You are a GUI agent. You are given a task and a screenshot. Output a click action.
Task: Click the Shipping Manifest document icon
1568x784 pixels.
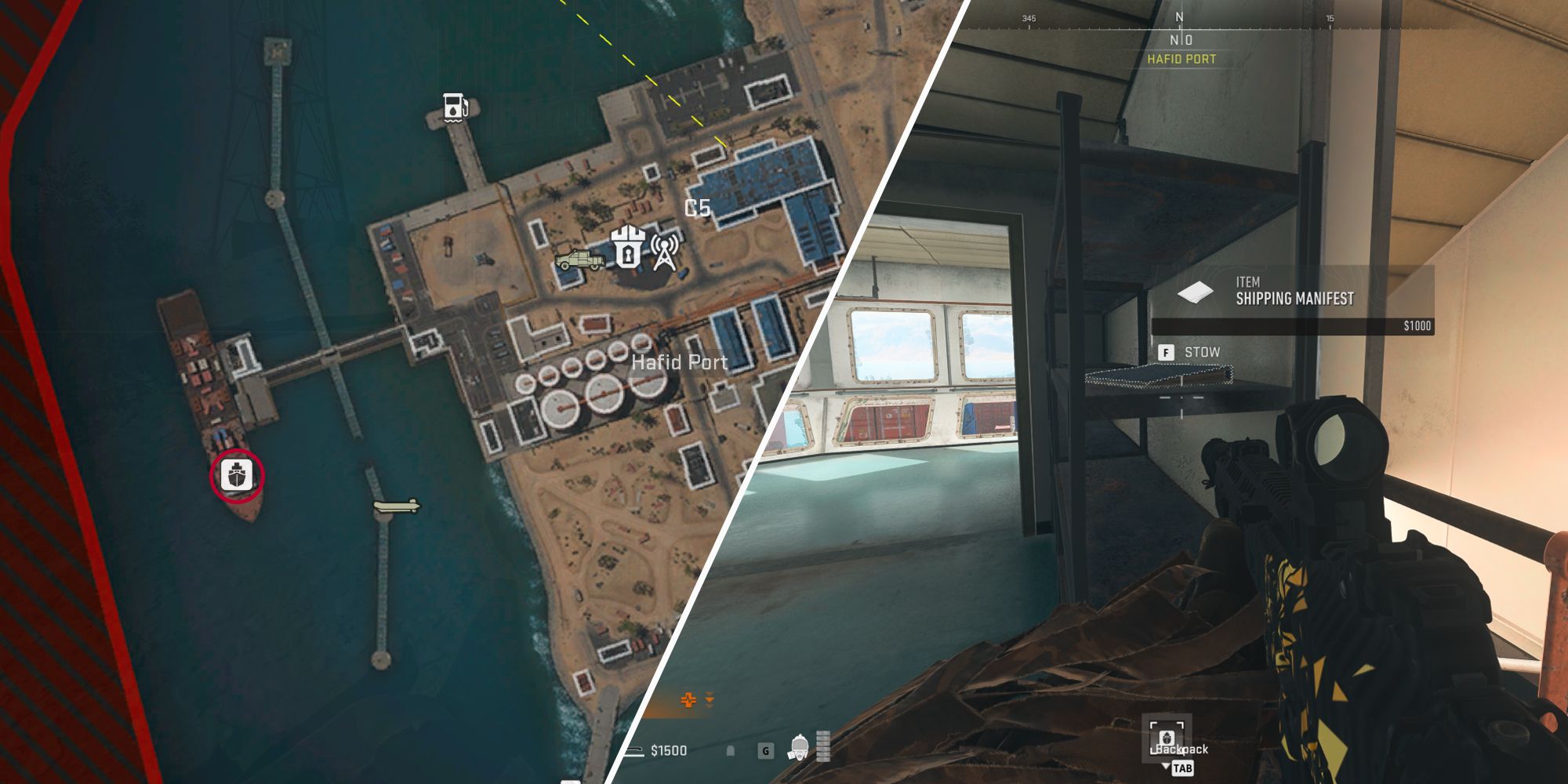[x=1196, y=292]
